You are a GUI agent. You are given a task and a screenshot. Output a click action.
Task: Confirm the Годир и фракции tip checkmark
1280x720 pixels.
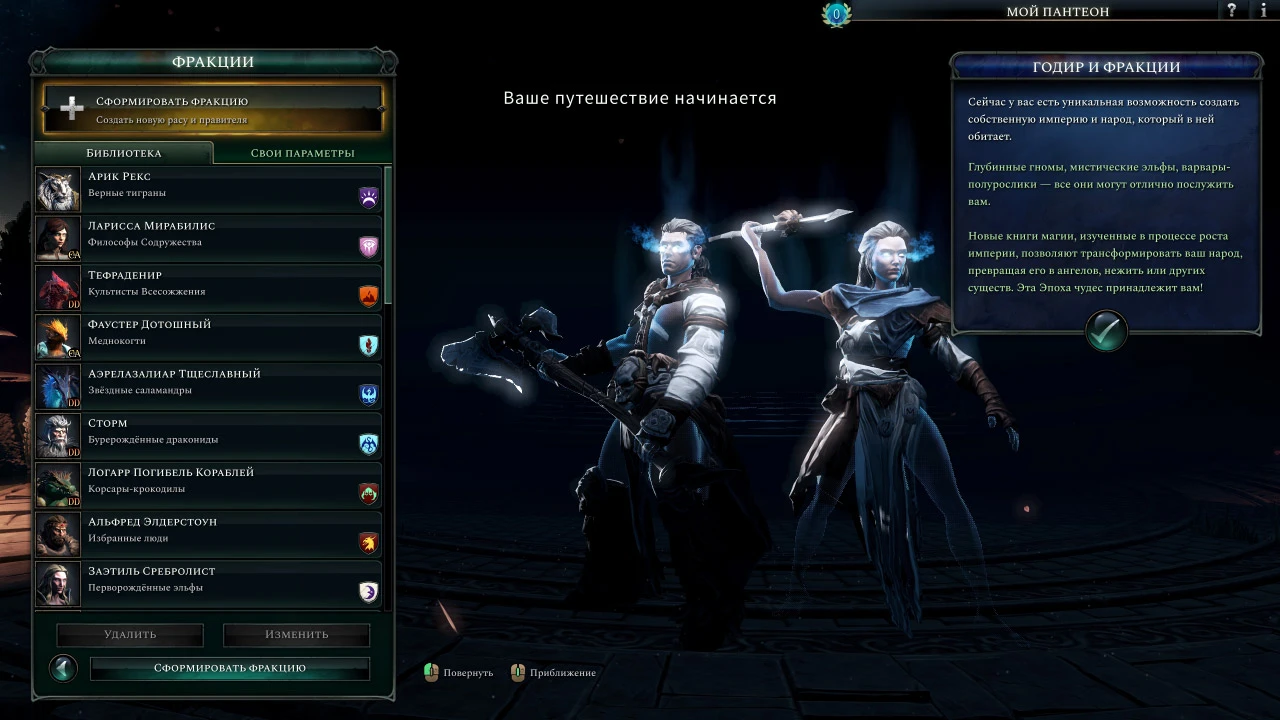1106,332
